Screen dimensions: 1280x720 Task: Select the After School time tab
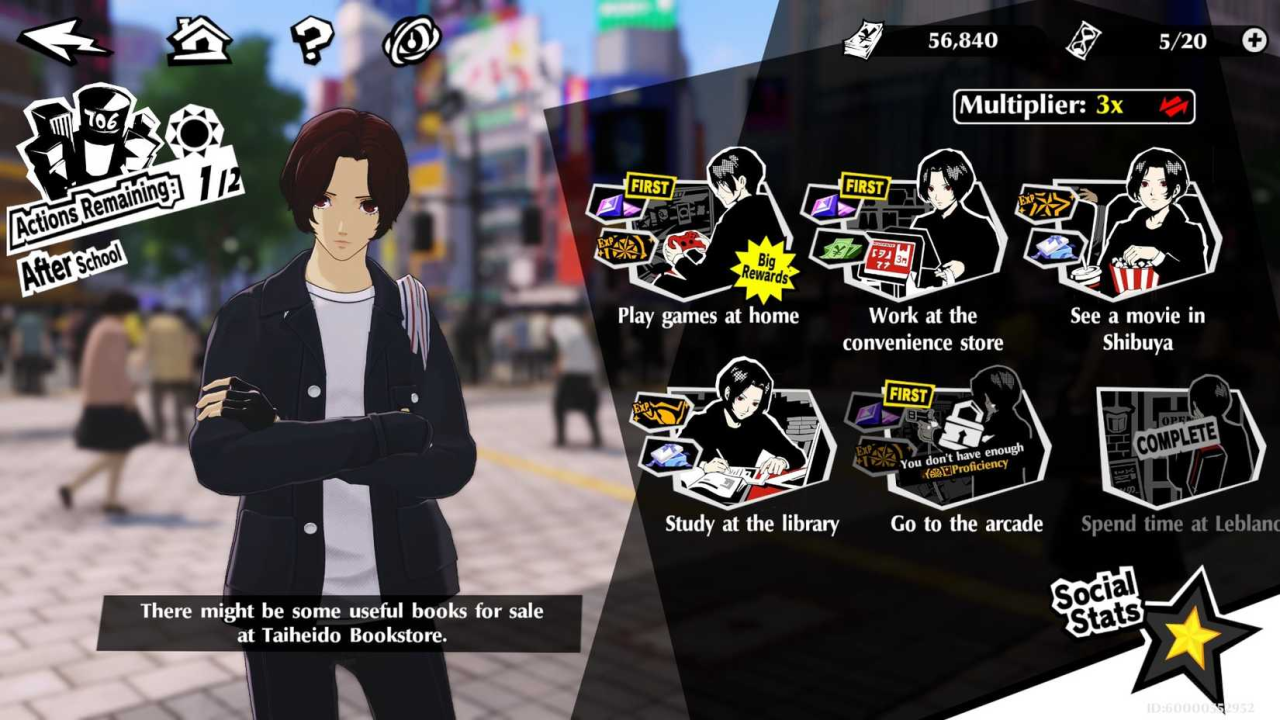(x=68, y=262)
